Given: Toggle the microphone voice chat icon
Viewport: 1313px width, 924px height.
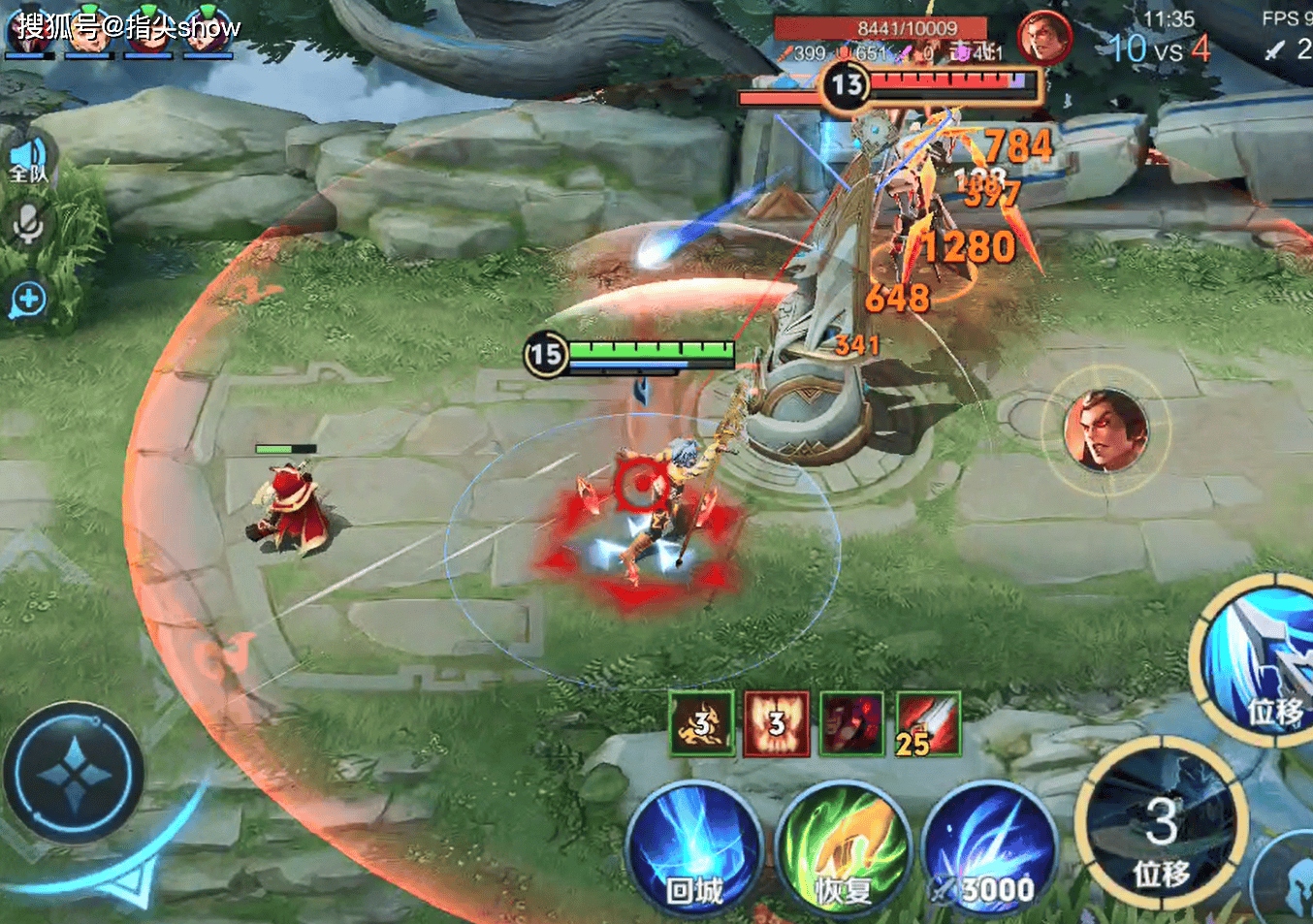Looking at the screenshot, I should click(29, 225).
